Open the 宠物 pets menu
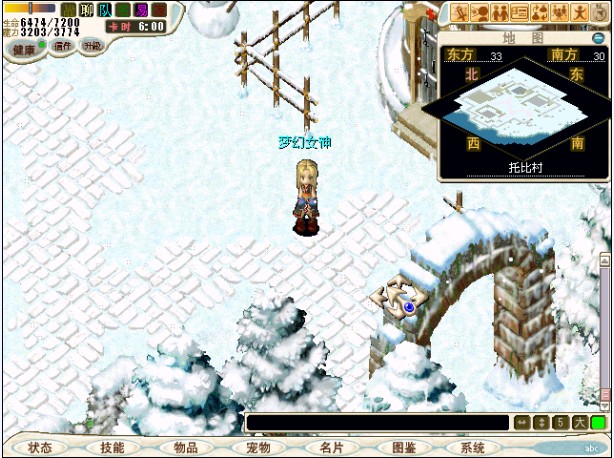This screenshot has width=614, height=458. (x=257, y=448)
